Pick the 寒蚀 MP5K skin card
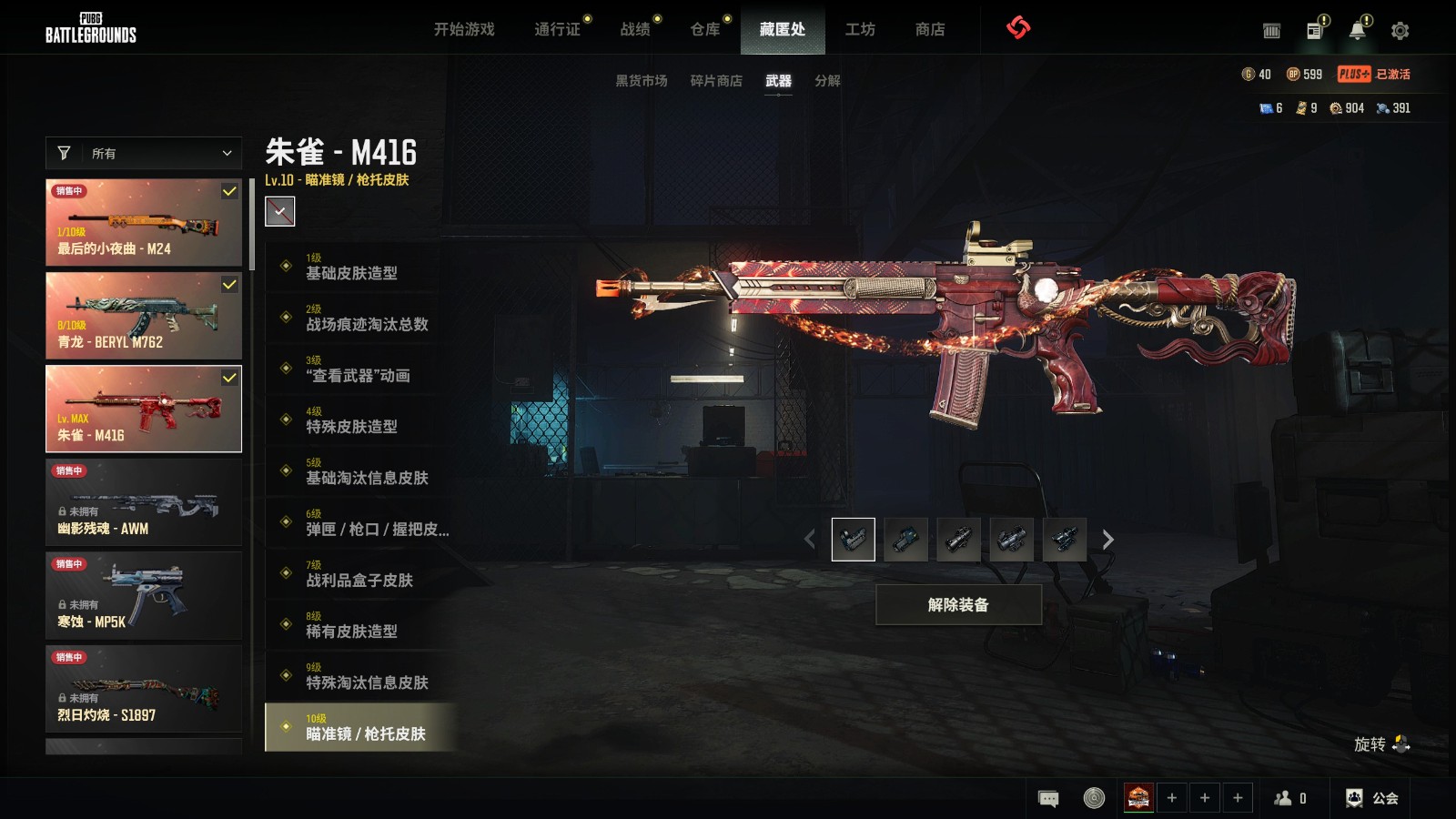Image resolution: width=1456 pixels, height=819 pixels. 144,596
